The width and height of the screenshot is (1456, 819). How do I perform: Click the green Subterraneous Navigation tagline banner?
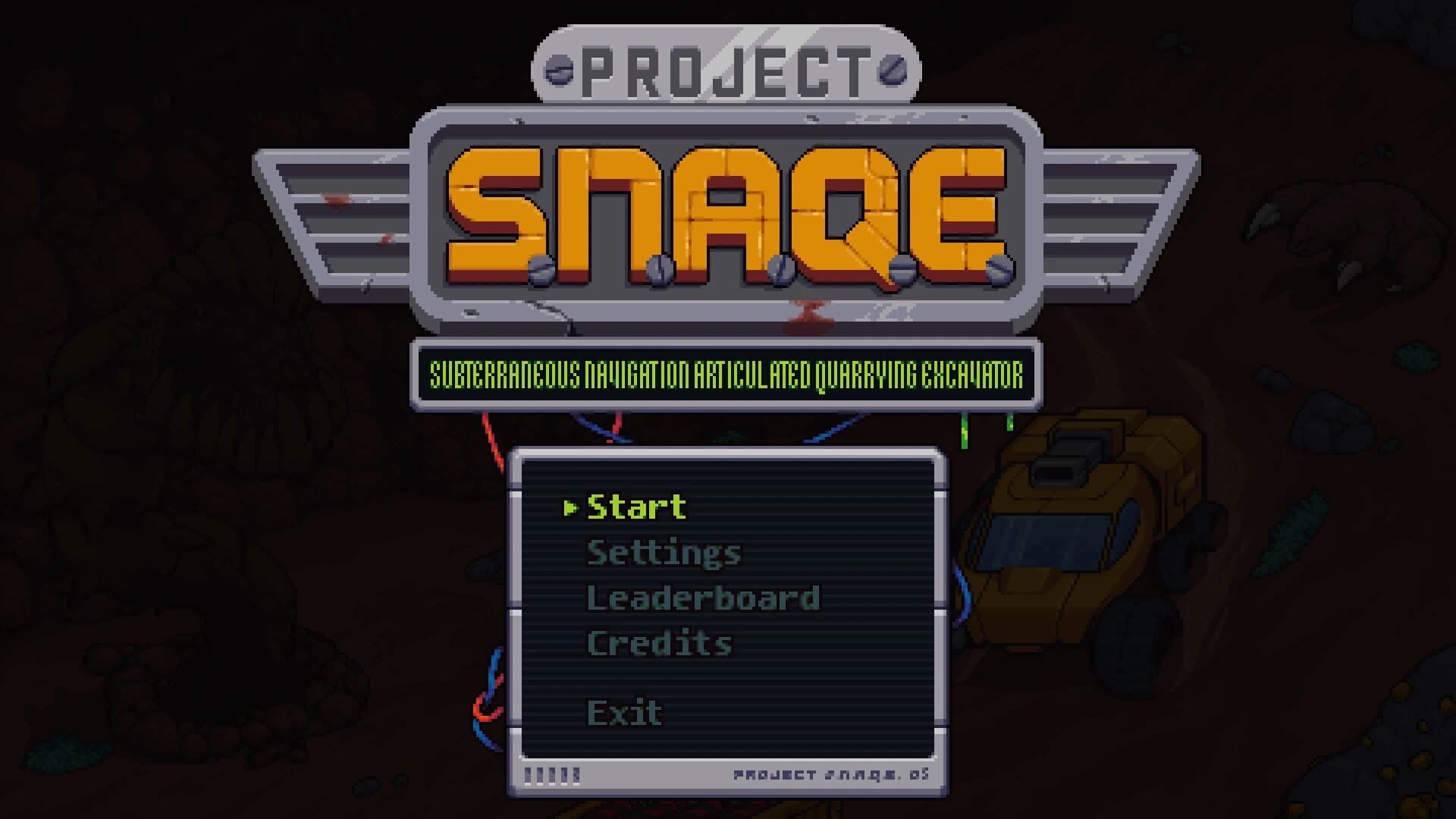728,373
